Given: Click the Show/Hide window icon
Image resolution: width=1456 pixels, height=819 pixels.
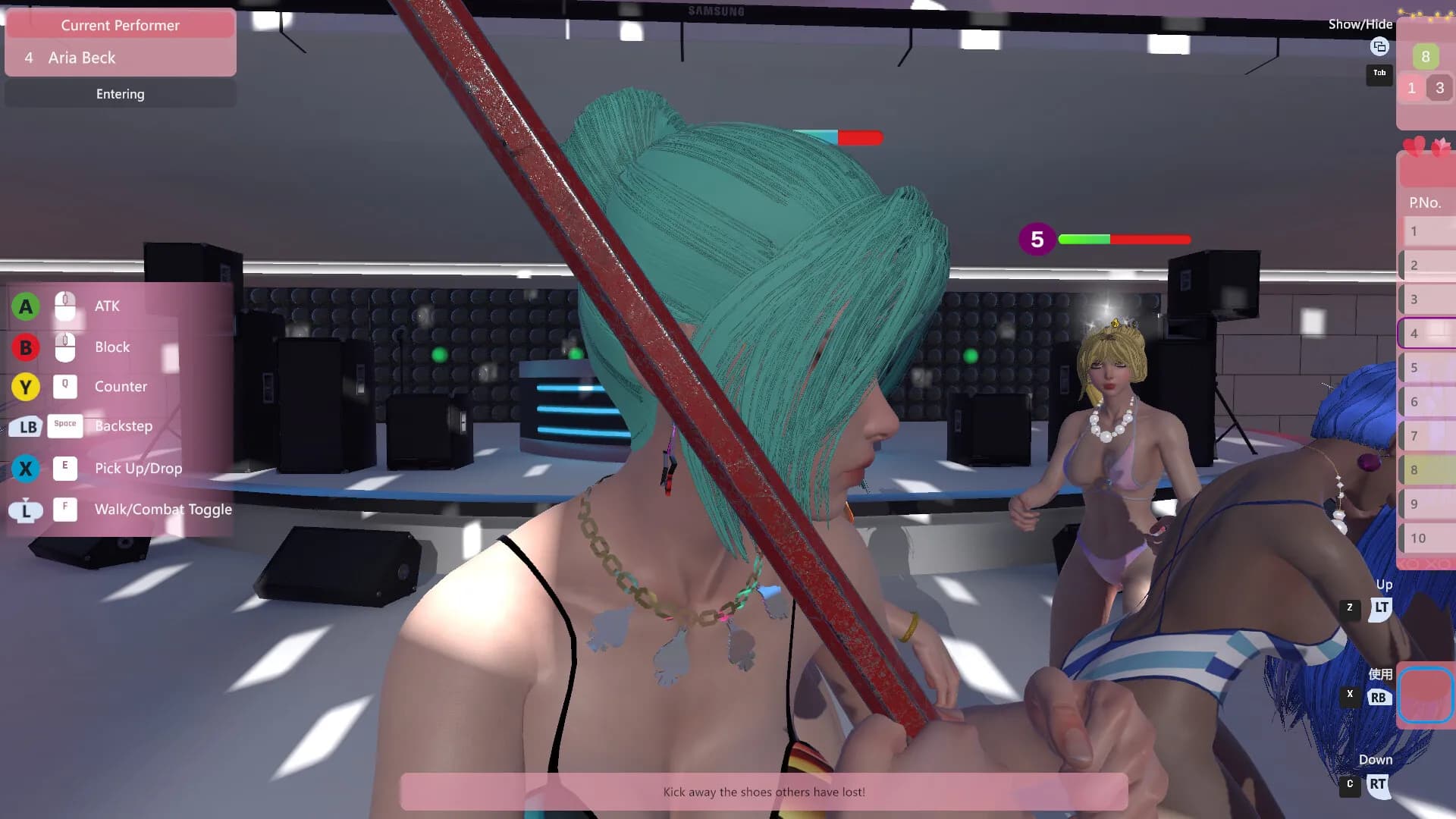Looking at the screenshot, I should click(1379, 47).
